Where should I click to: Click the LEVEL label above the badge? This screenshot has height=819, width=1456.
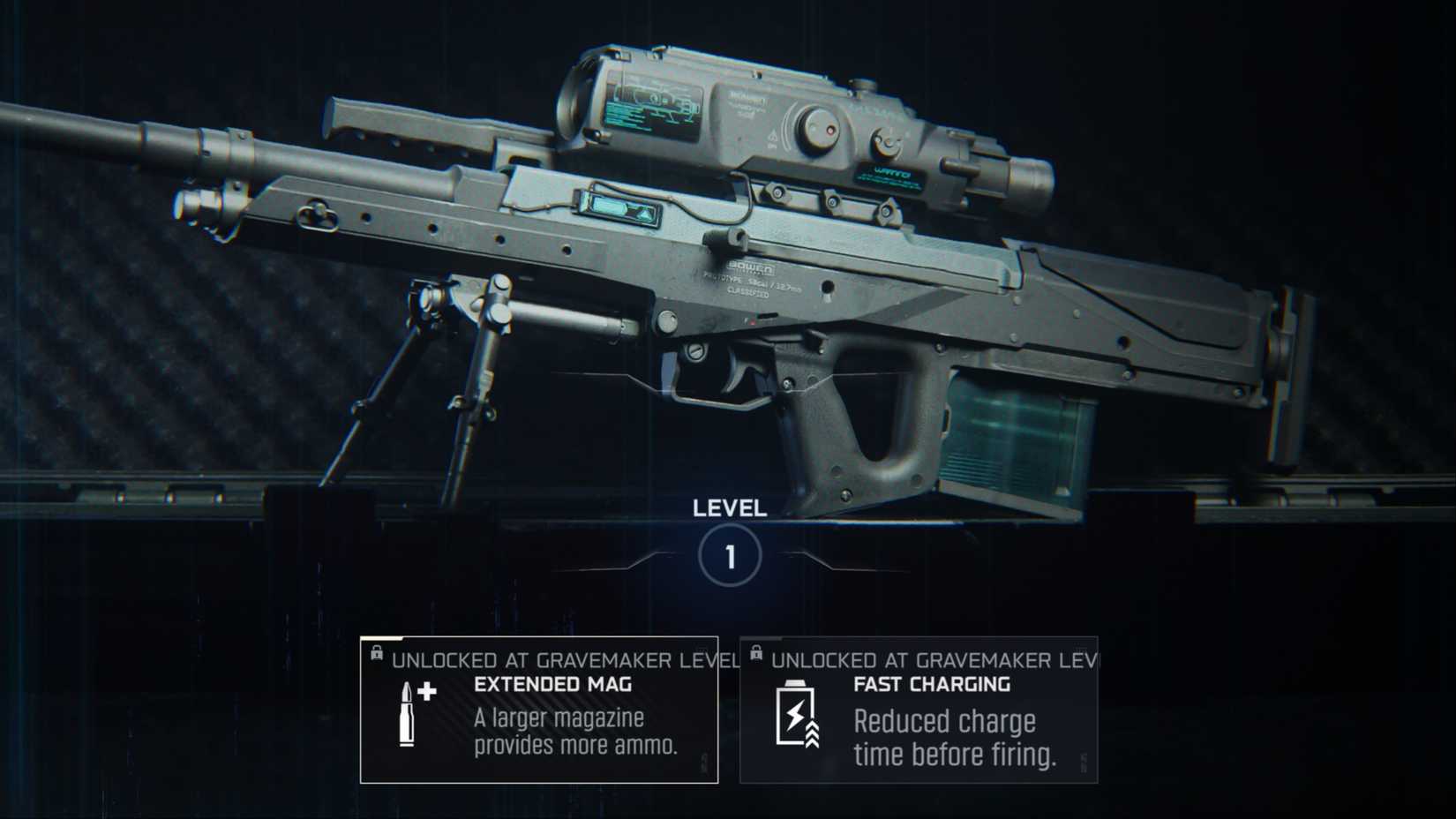tap(732, 509)
